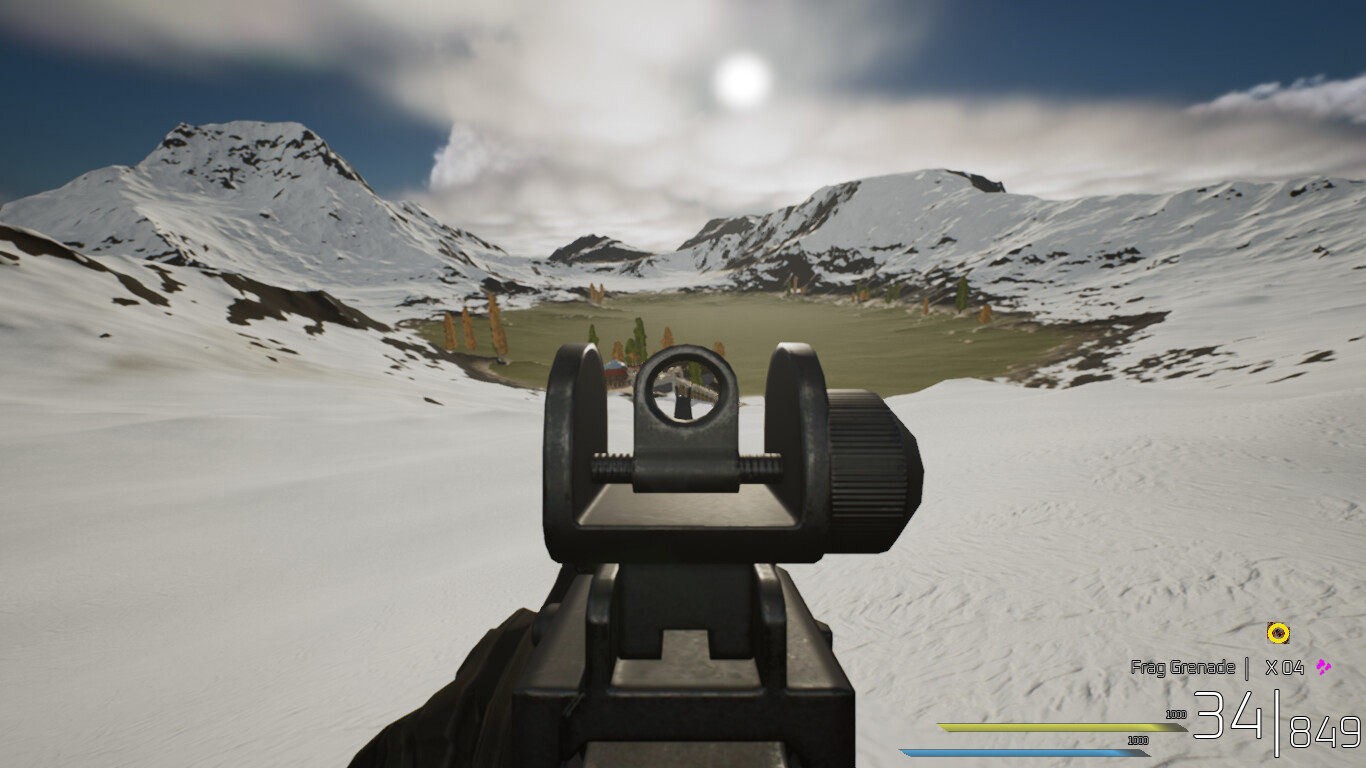The height and width of the screenshot is (768, 1366).
Task: Click the yellow Frag Grenade equipment icon
Action: click(x=1278, y=633)
